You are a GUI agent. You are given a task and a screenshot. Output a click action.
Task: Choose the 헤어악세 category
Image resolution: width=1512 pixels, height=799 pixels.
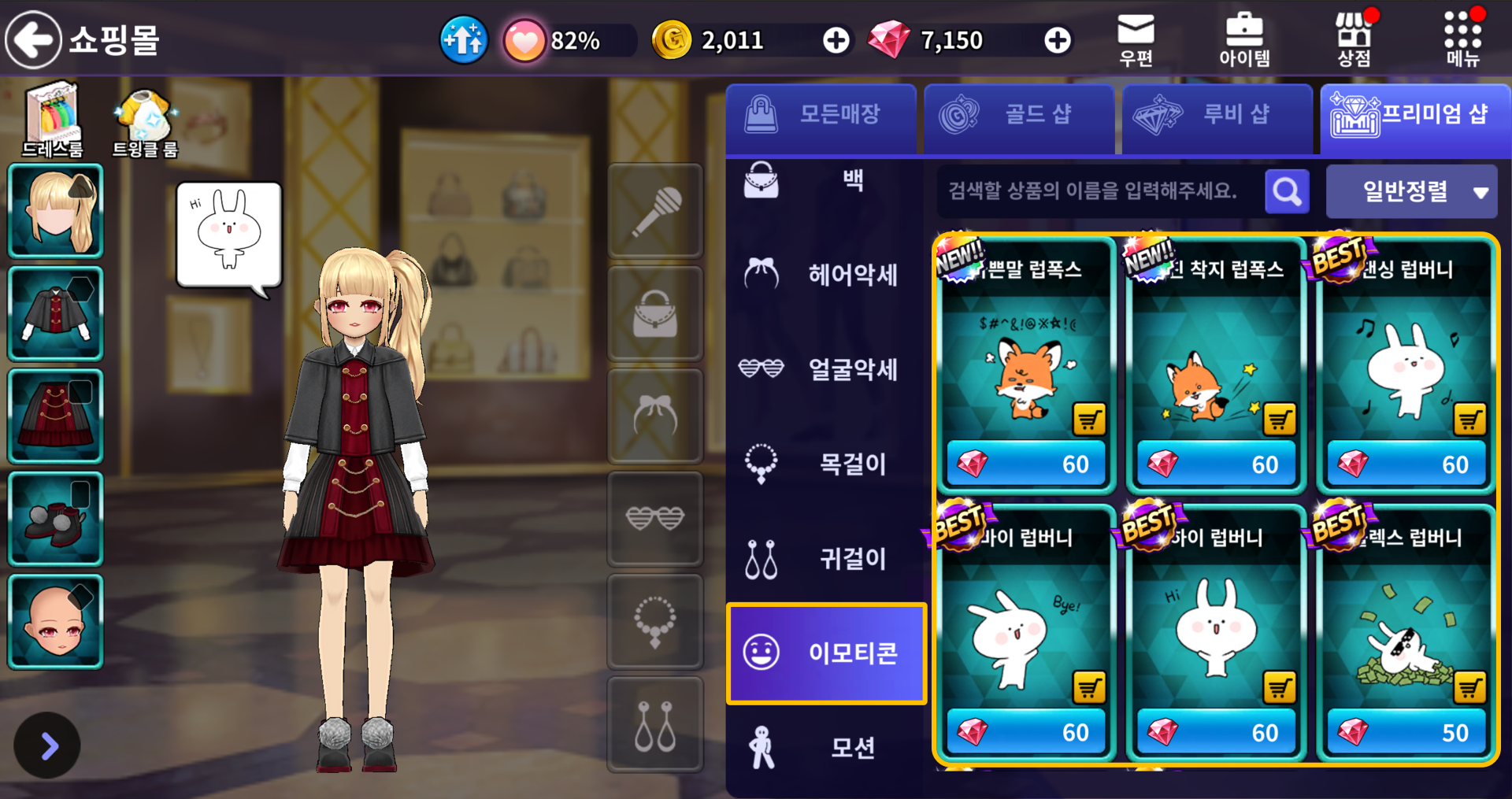point(825,275)
